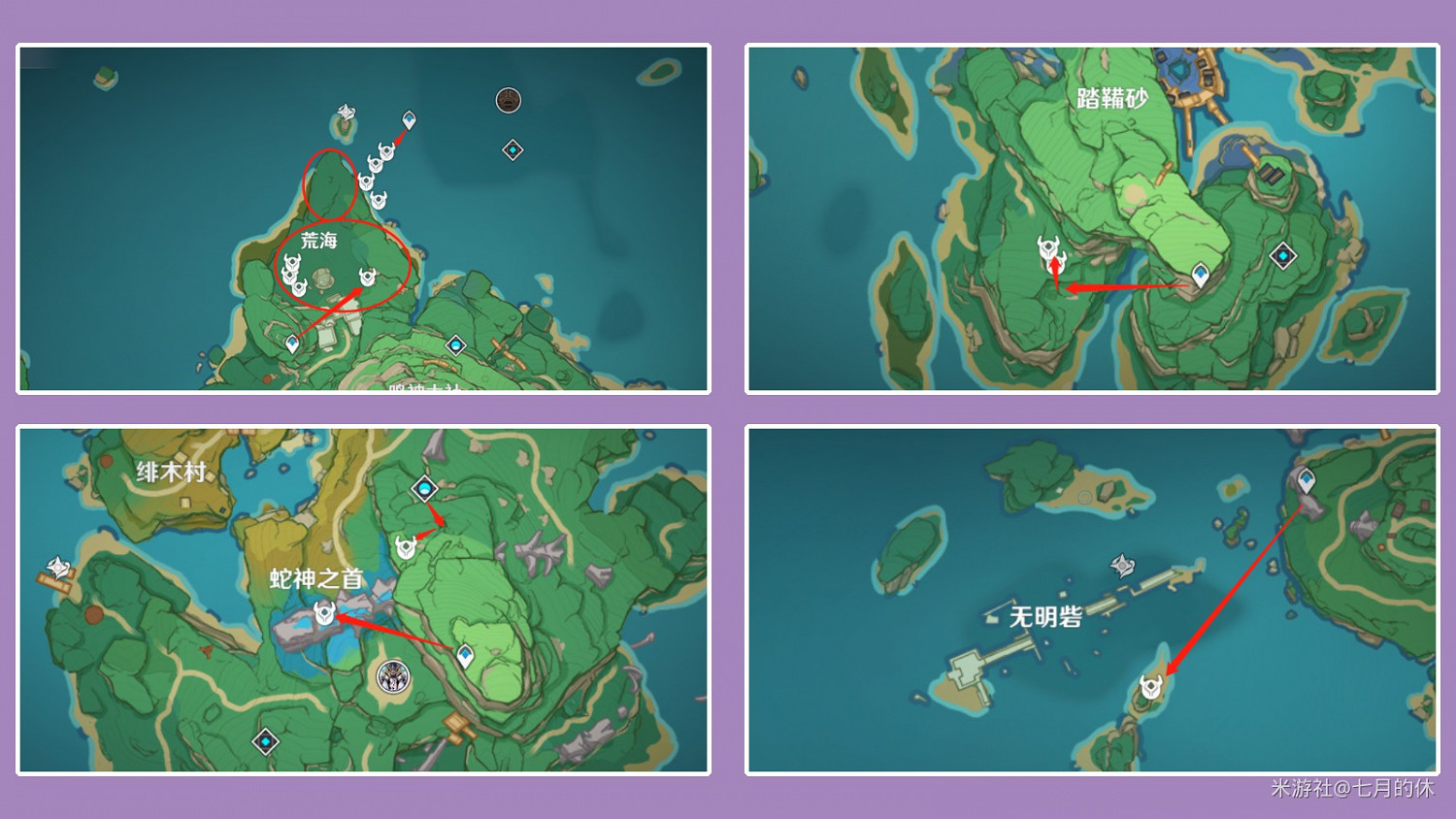Open the domain icon right of the 踏鞴砂 waypoint
Image resolution: width=1456 pixels, height=819 pixels.
[1284, 254]
